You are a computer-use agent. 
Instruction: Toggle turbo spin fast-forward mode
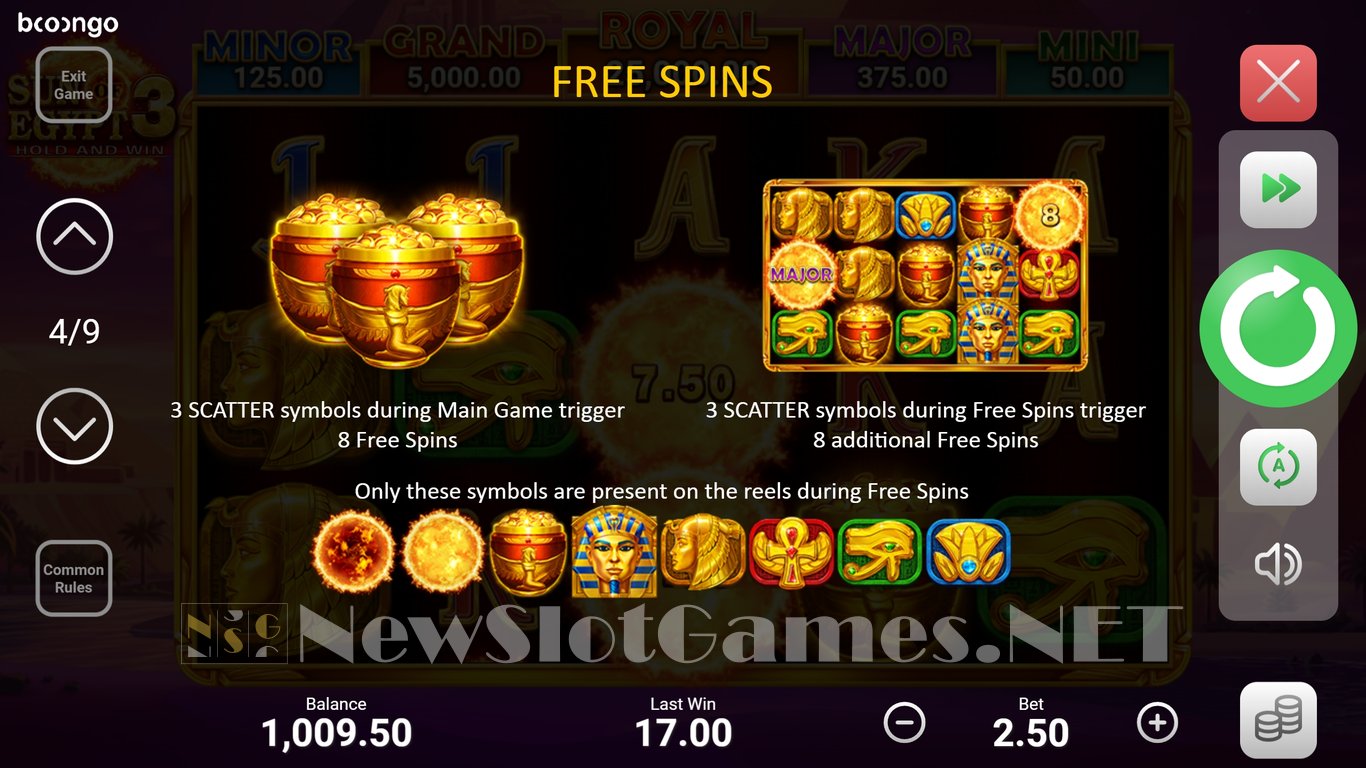pos(1278,189)
